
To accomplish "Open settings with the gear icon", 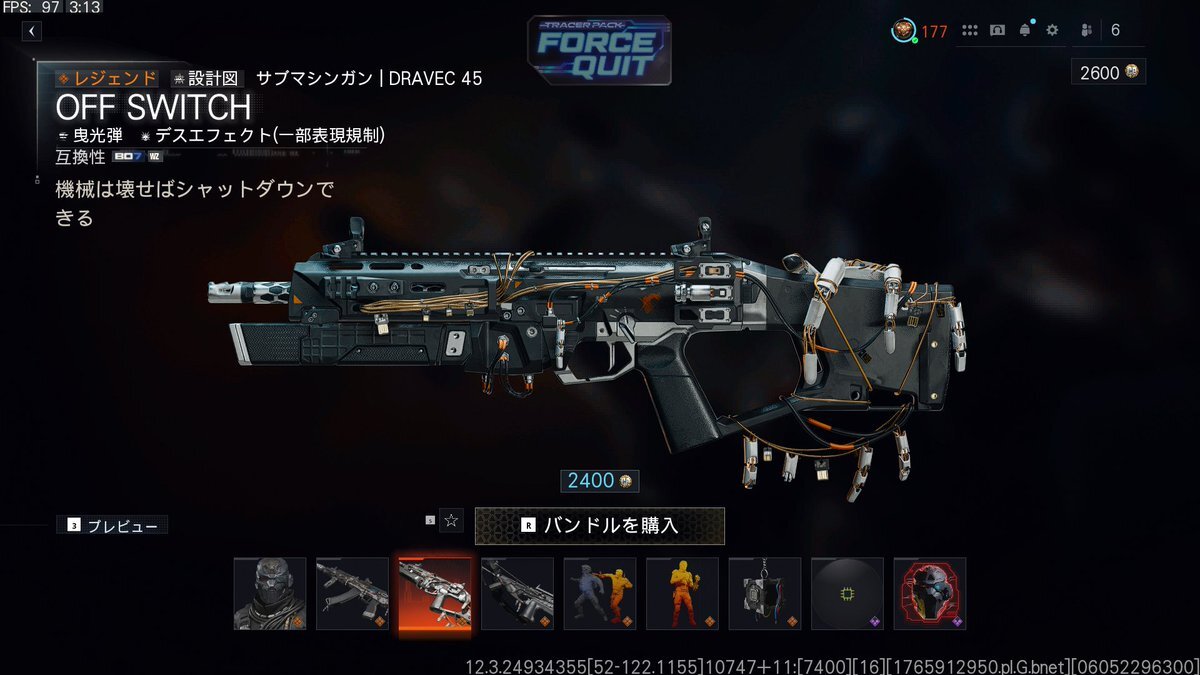I will (x=1052, y=30).
